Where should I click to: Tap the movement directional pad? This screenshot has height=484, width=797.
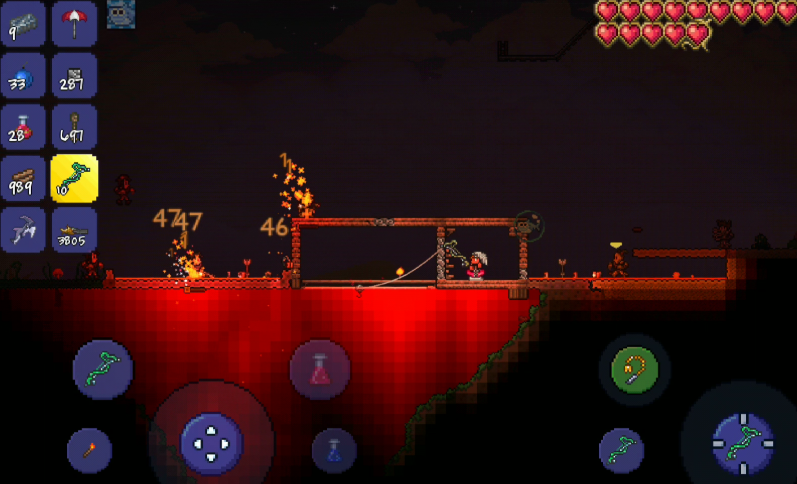coord(211,441)
